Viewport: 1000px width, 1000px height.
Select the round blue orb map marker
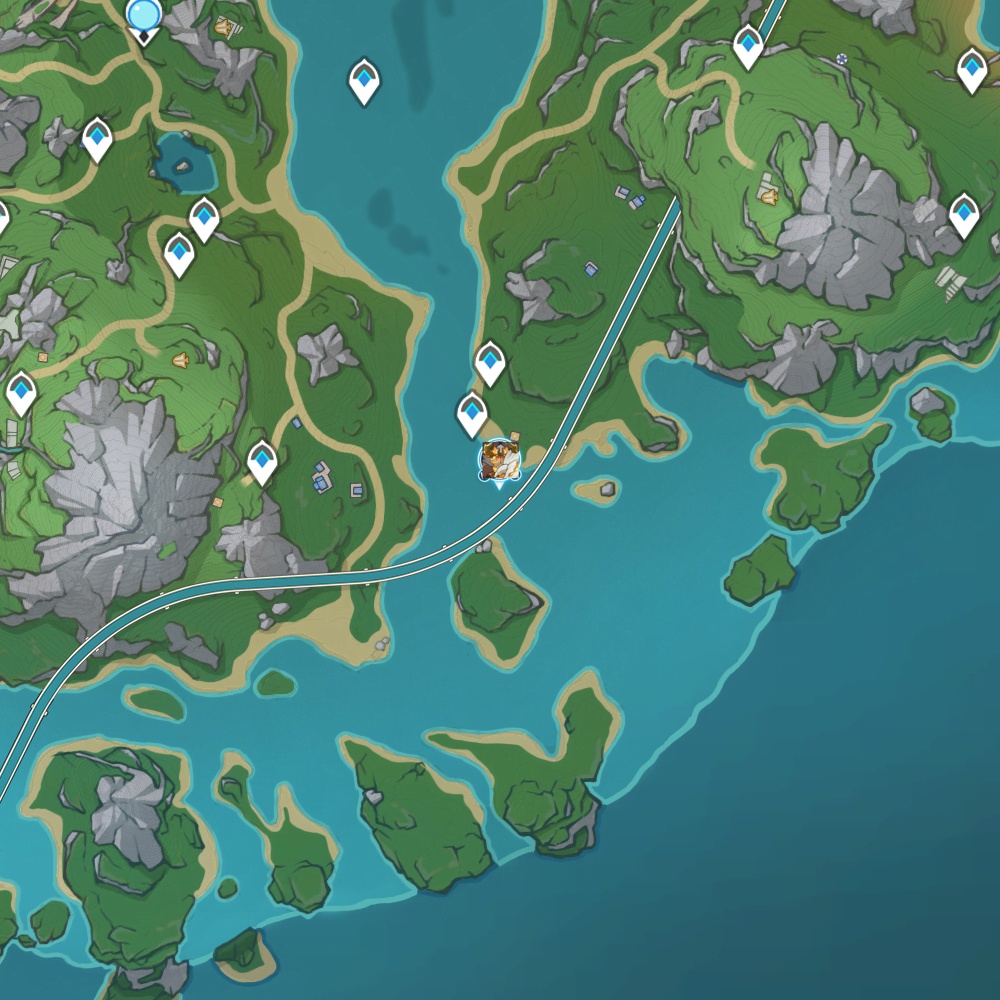(x=144, y=15)
